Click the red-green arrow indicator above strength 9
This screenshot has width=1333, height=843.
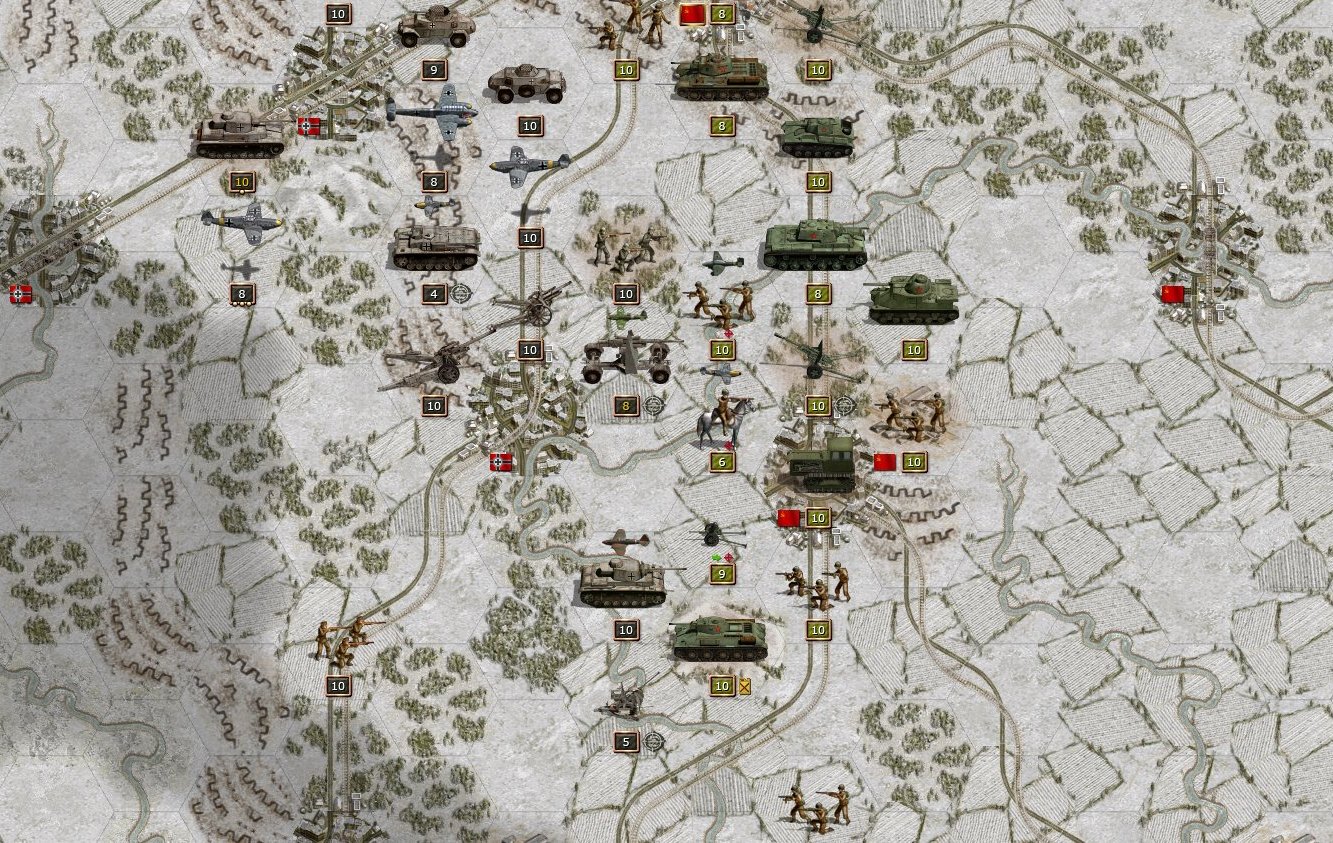(722, 556)
